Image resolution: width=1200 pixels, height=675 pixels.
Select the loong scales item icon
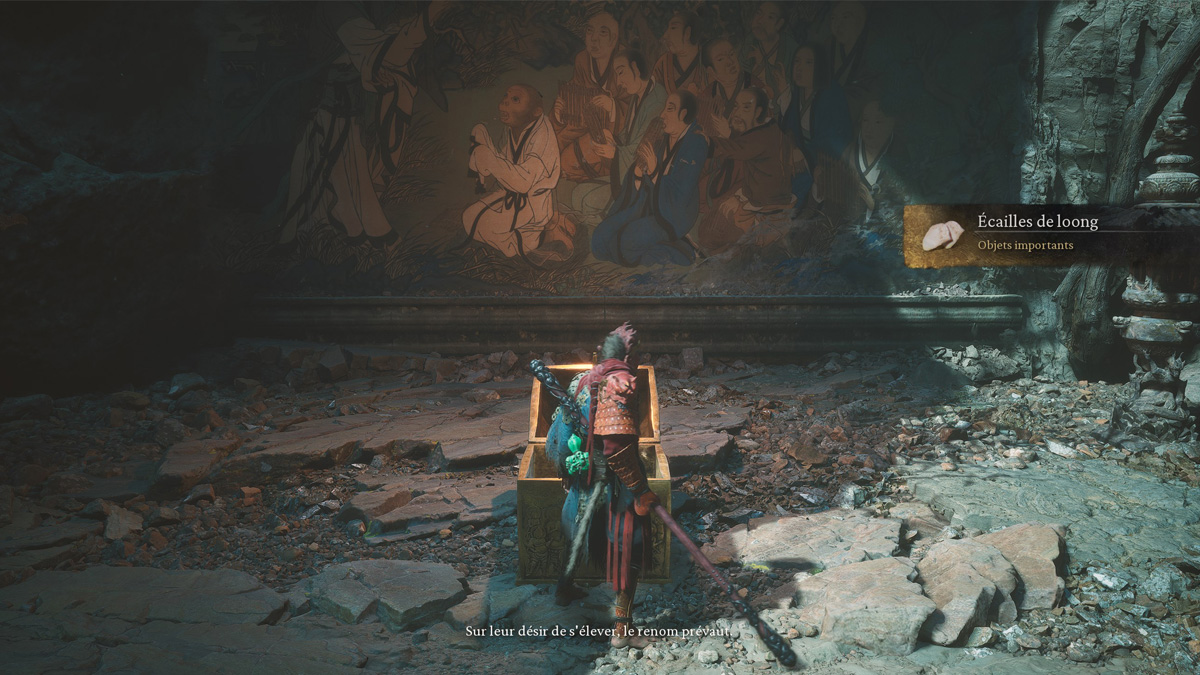pyautogui.click(x=942, y=236)
